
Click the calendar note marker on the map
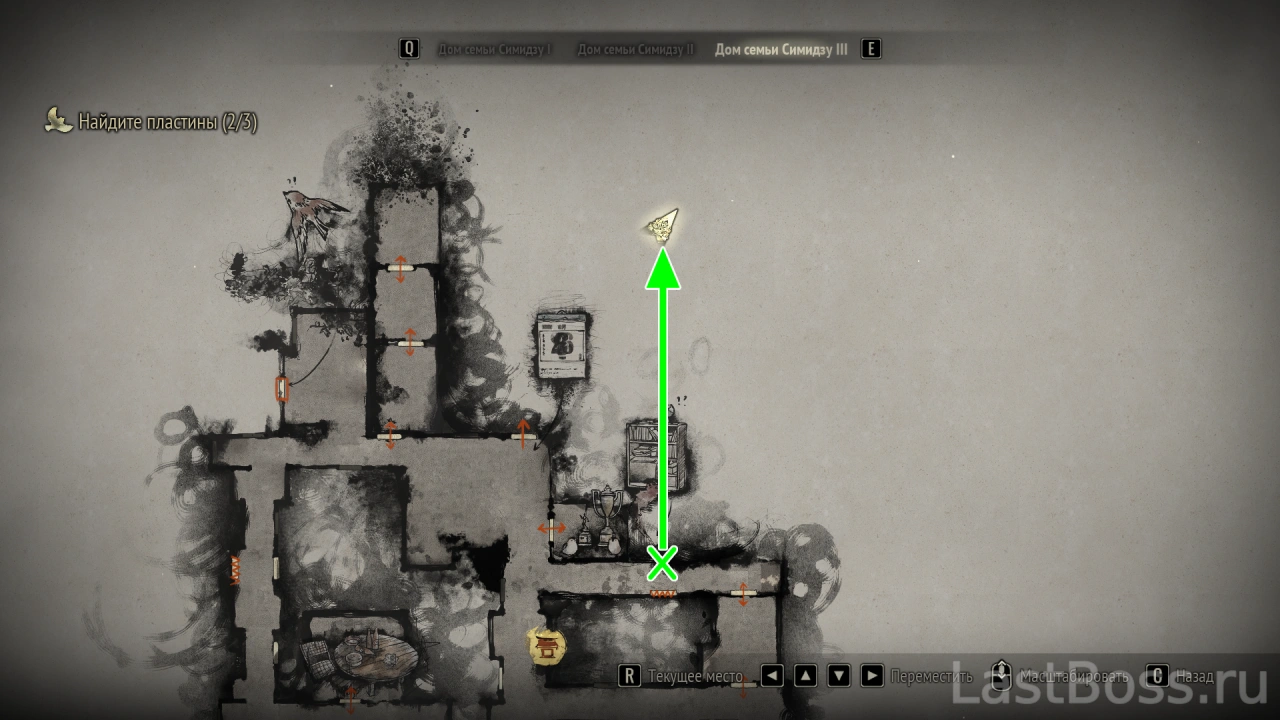click(x=561, y=346)
